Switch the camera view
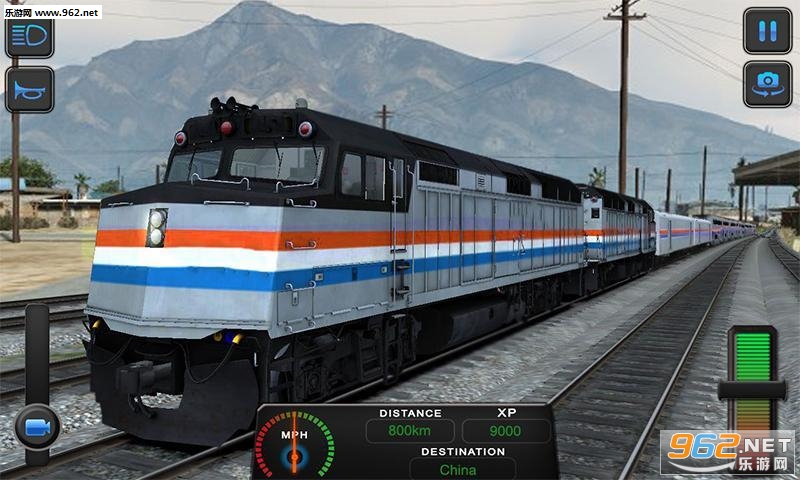The width and height of the screenshot is (800, 480). pyautogui.click(x=767, y=84)
